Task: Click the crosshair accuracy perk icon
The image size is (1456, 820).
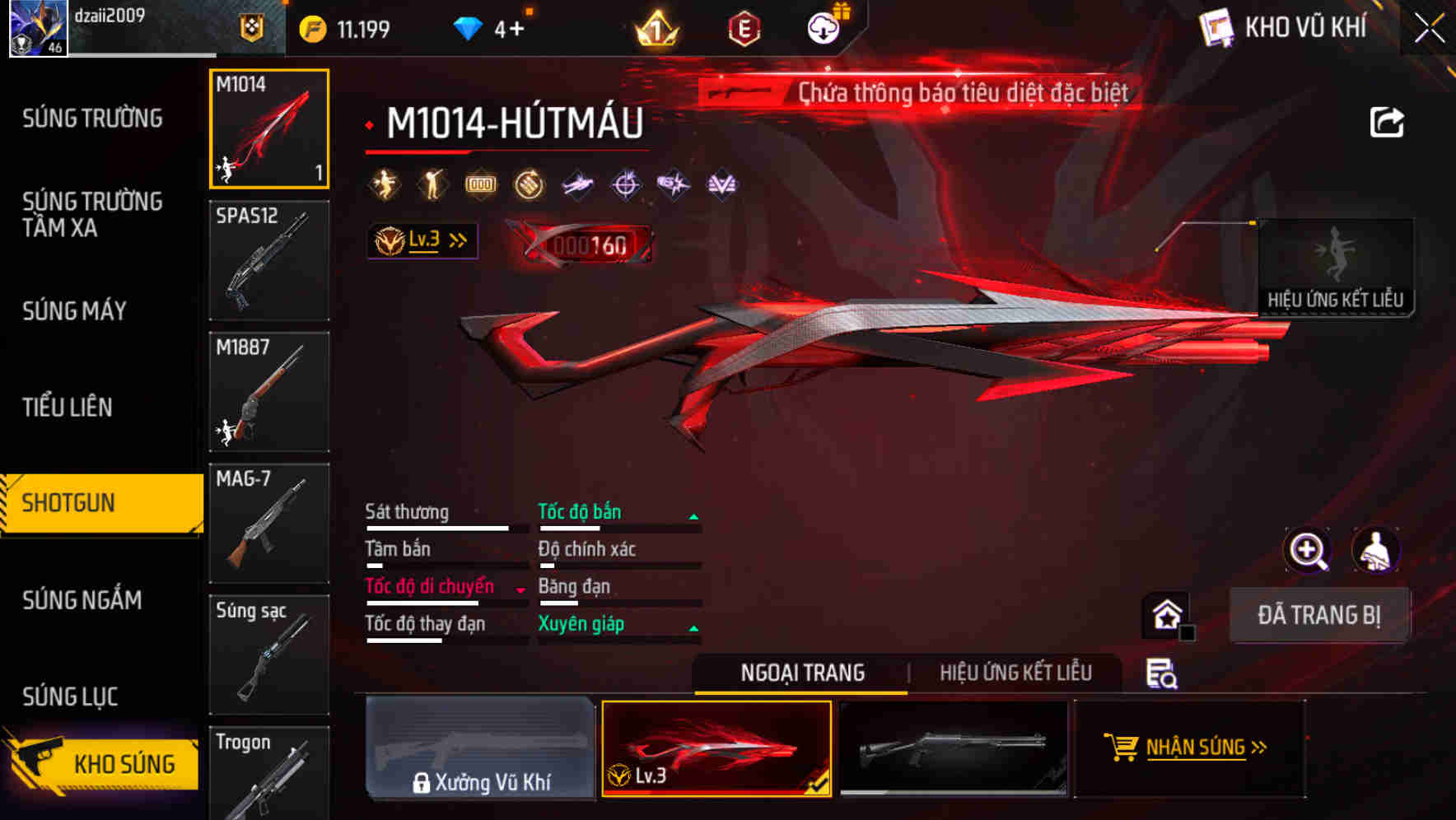Action: point(624,184)
